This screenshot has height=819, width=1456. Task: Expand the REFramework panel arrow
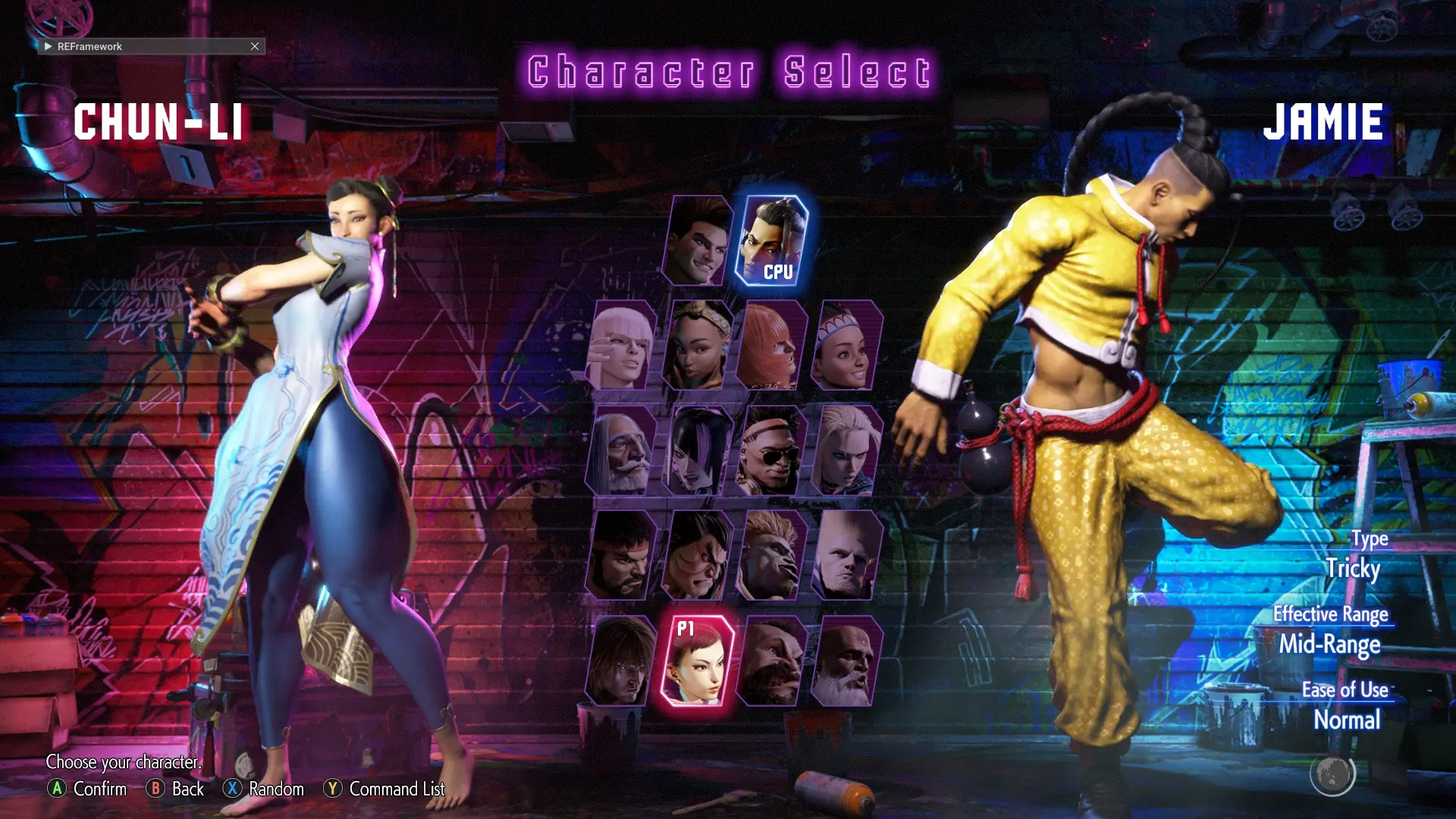coord(48,46)
